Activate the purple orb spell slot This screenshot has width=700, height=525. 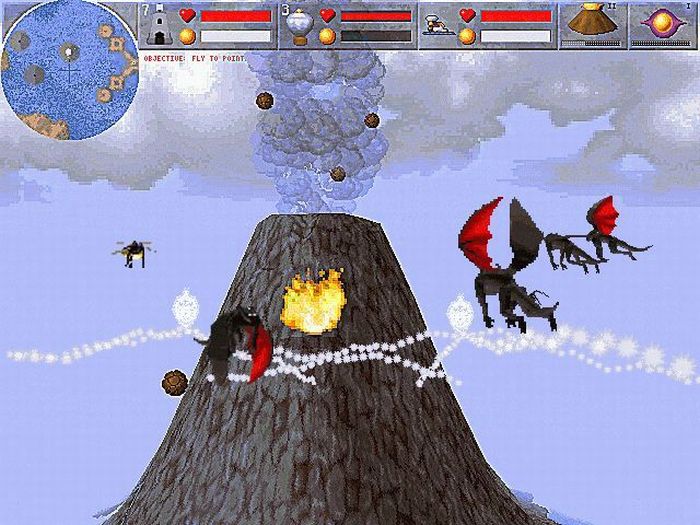click(663, 24)
